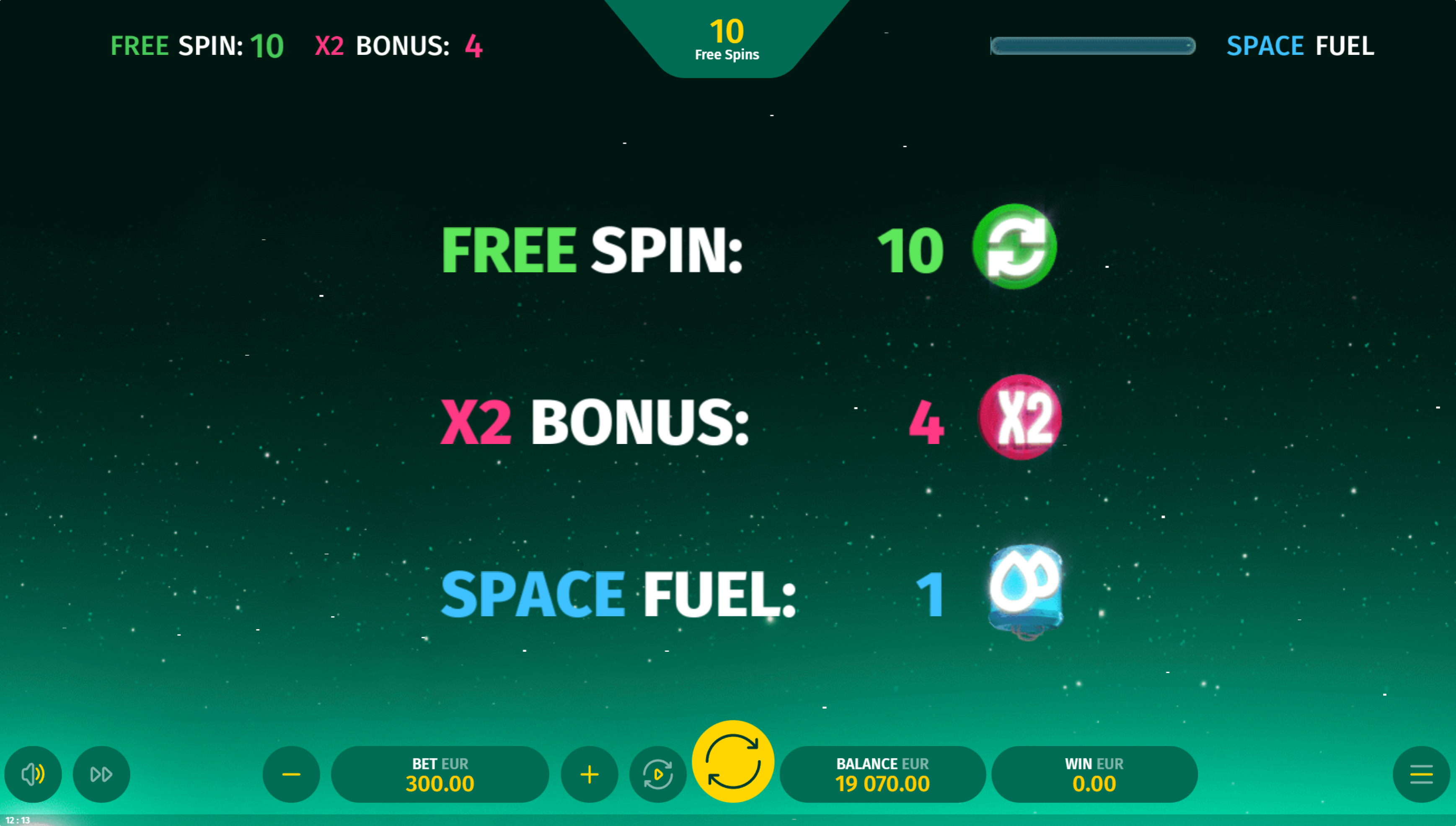The width and height of the screenshot is (1456, 826).
Task: Increase the bet with the plus button
Action: pyautogui.click(x=589, y=774)
